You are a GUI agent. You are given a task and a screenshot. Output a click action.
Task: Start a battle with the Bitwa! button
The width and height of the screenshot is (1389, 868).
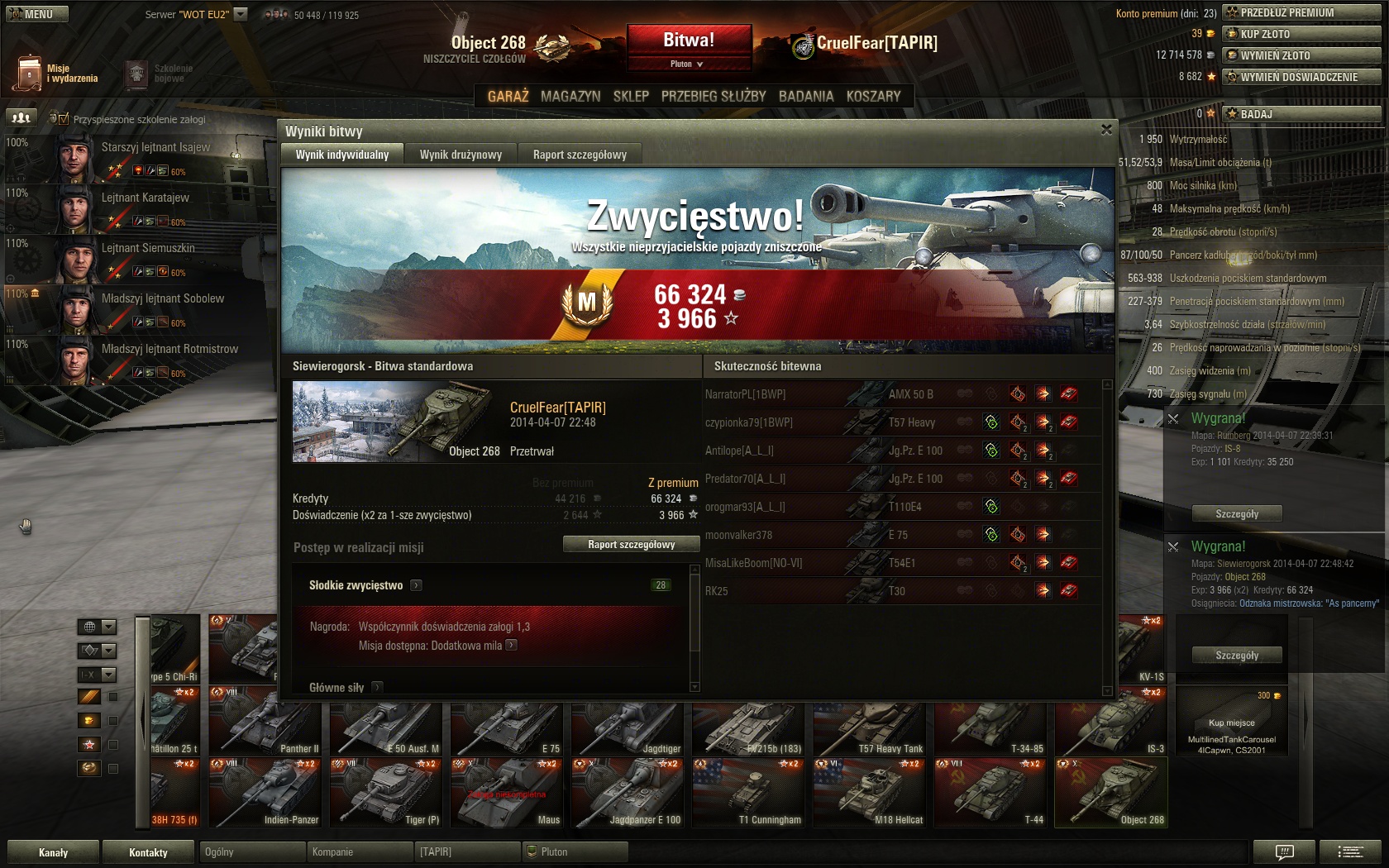click(689, 40)
